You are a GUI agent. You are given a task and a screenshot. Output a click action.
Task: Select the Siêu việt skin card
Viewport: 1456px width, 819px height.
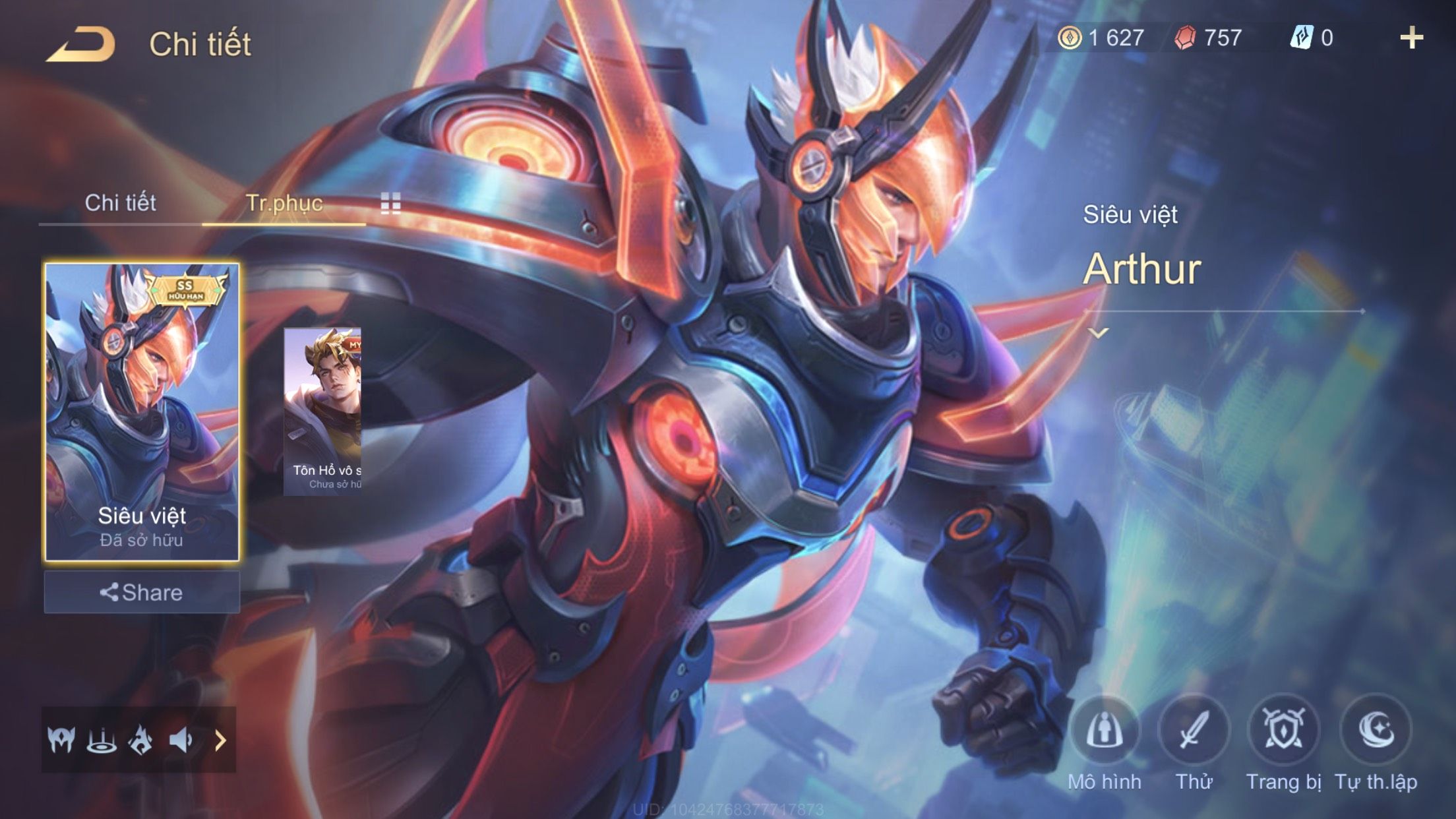[x=142, y=412]
